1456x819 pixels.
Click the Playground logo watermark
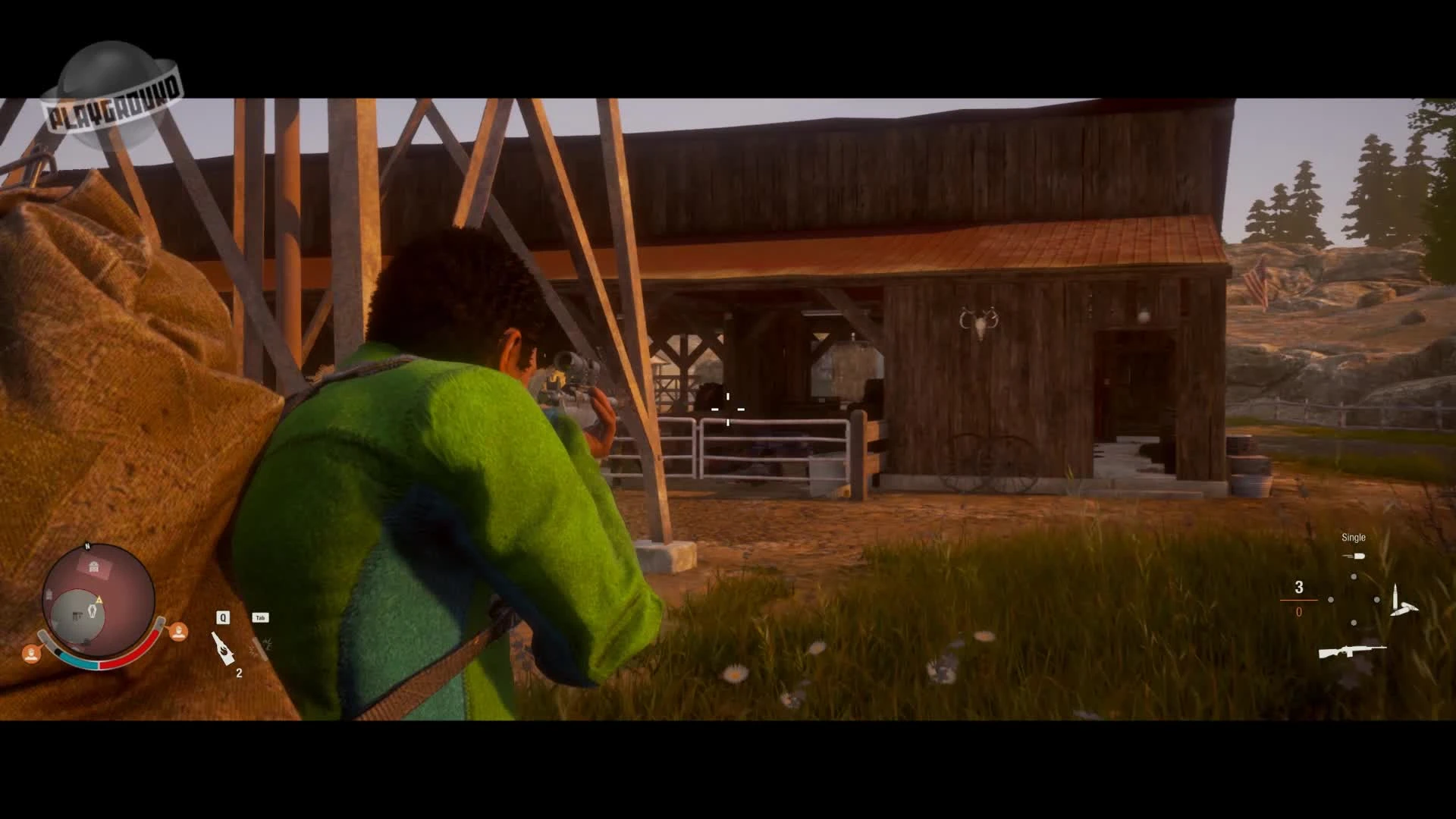[x=118, y=87]
